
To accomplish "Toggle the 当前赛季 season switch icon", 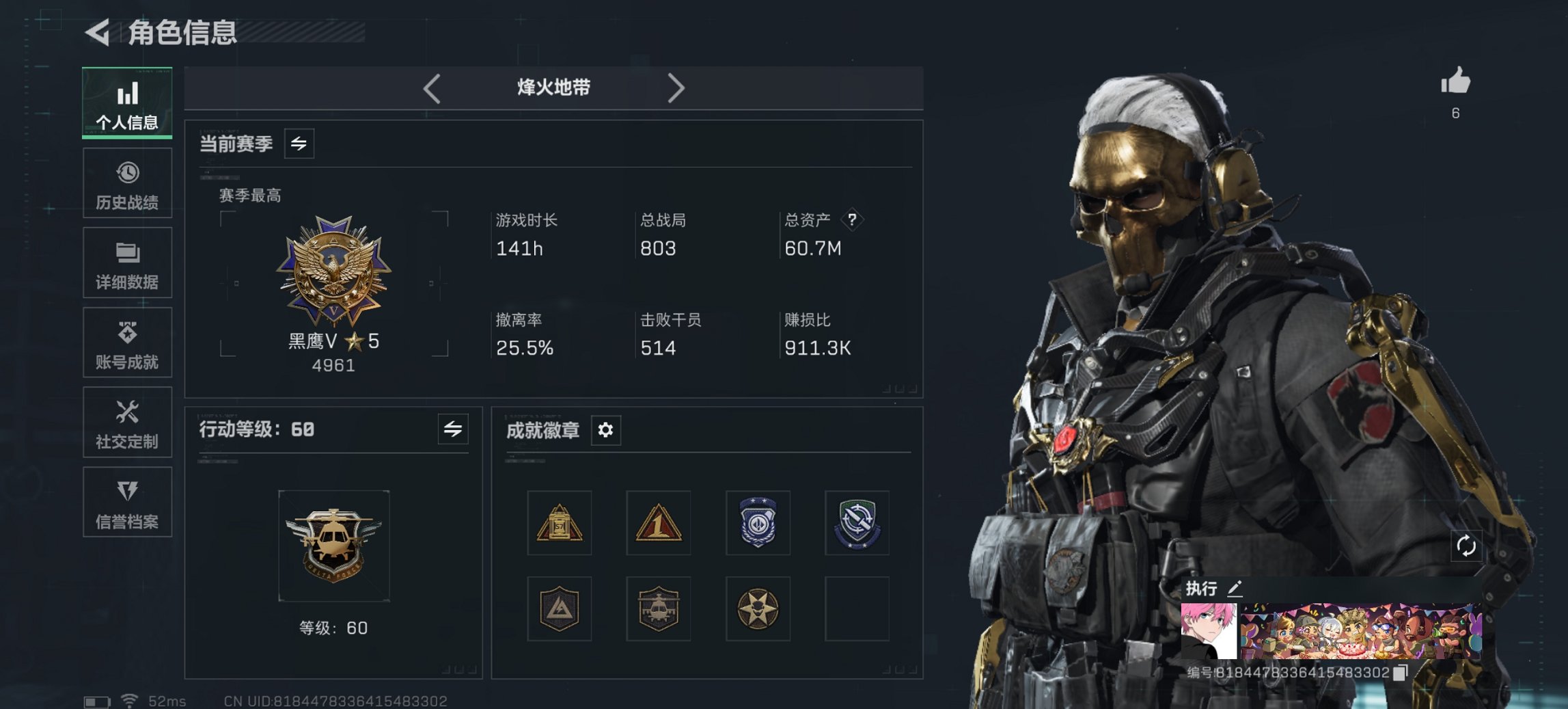I will pyautogui.click(x=301, y=144).
